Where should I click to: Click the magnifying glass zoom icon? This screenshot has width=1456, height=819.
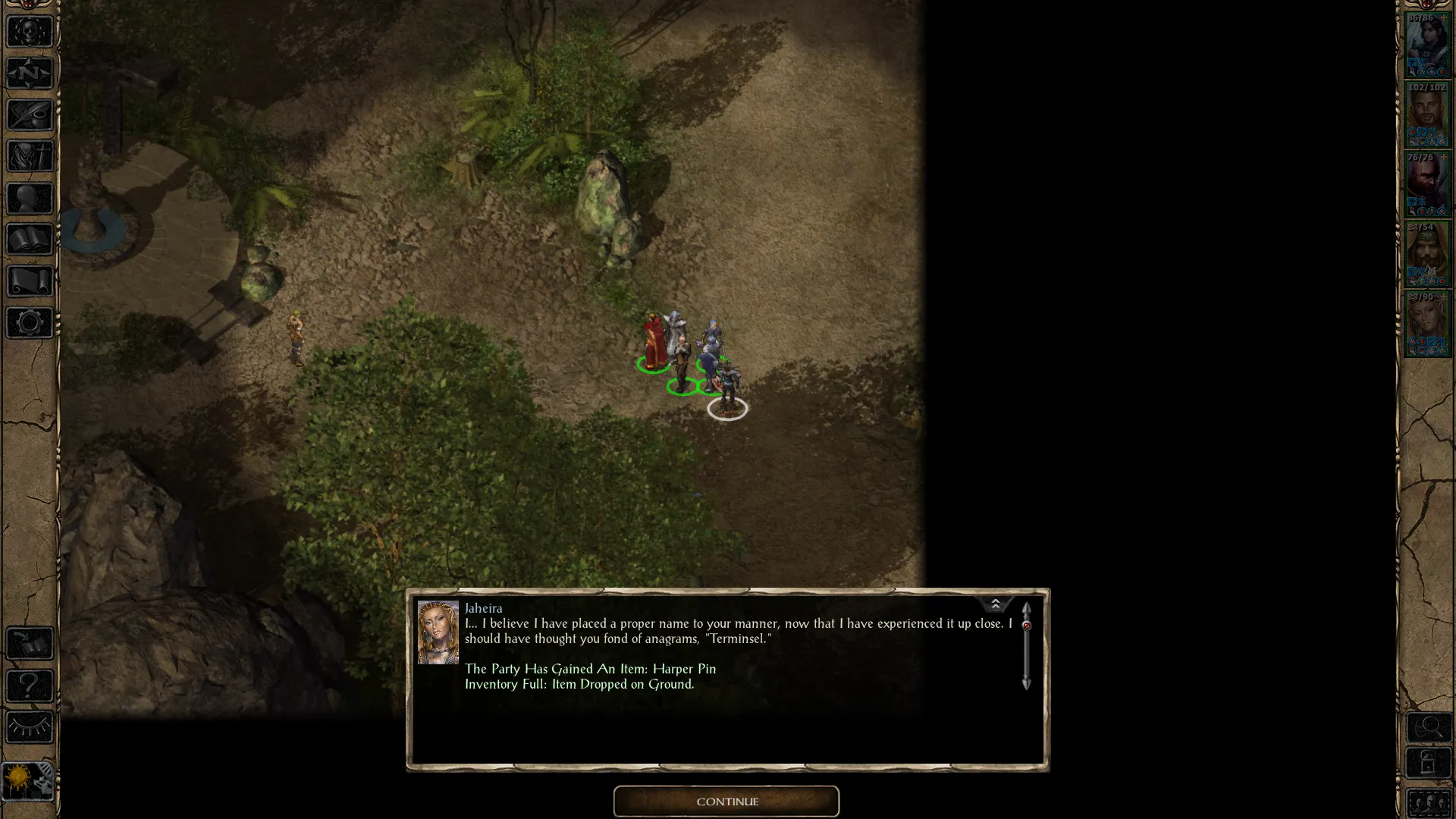1429,728
